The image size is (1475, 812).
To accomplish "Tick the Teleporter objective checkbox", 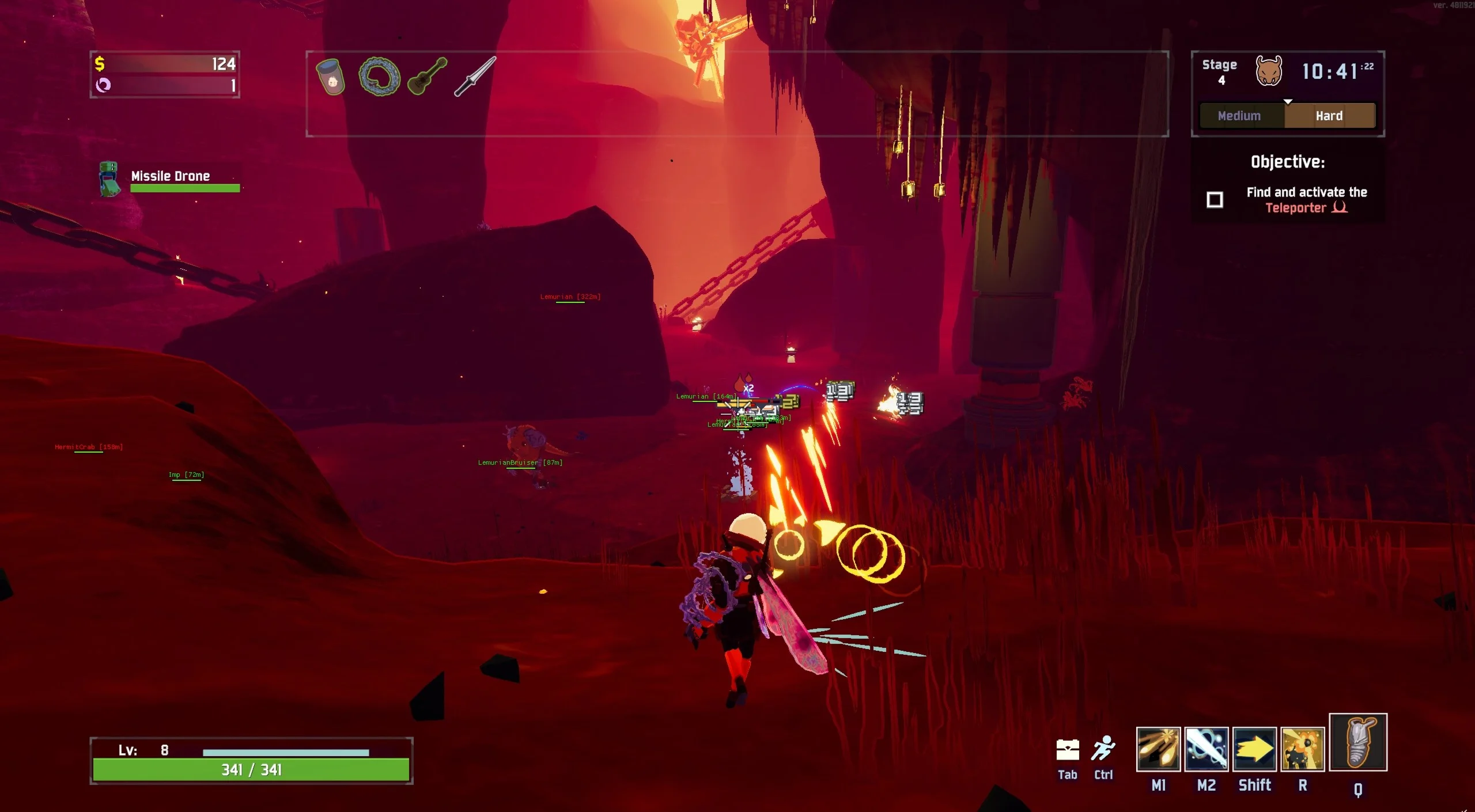I will pos(1215,200).
